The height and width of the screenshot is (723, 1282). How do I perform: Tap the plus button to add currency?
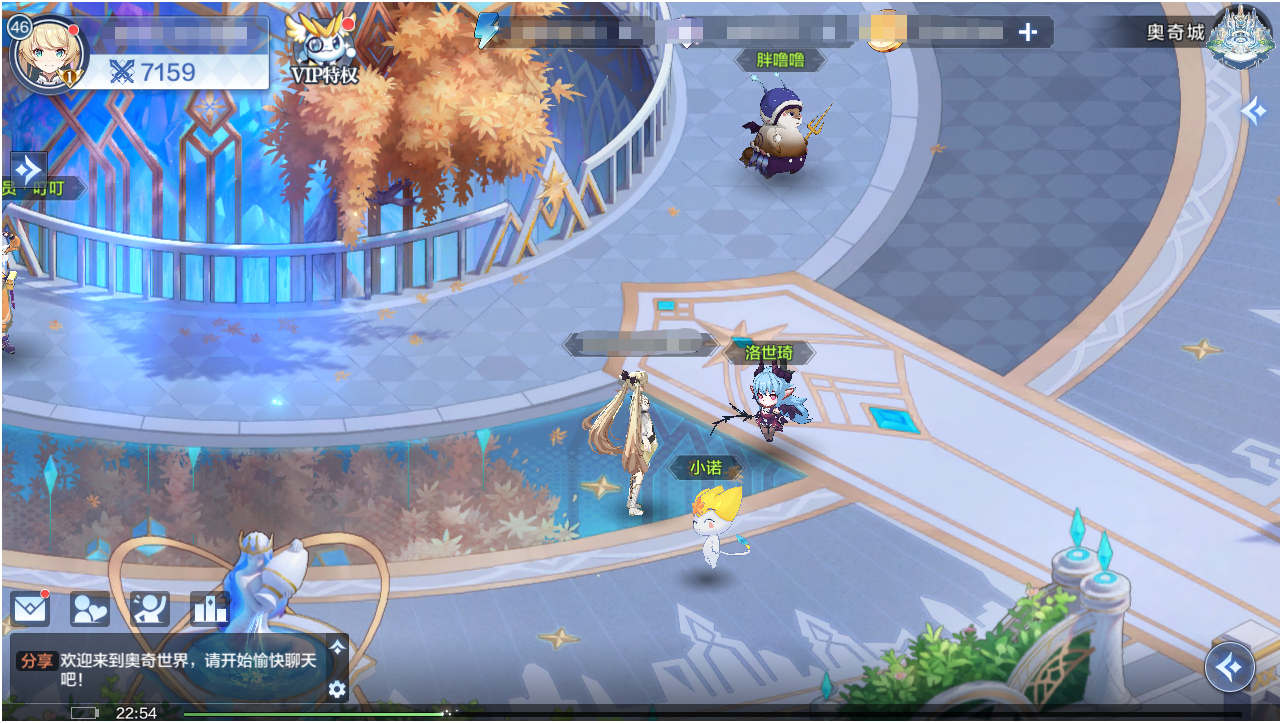click(x=1027, y=32)
